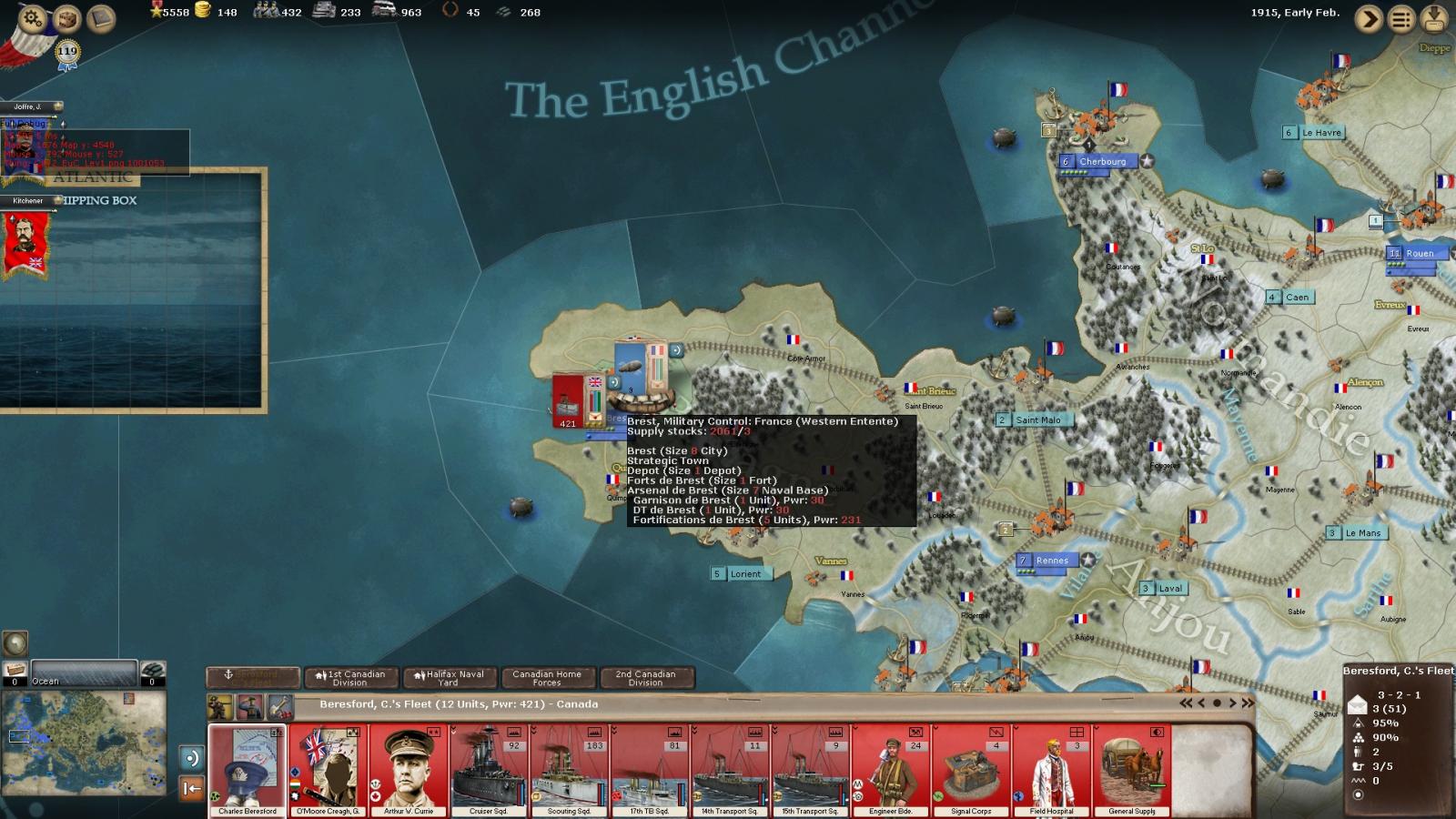Viewport: 1456px width, 819px height.
Task: Select the Cruiser Sqd. unit card
Action: tap(489, 770)
